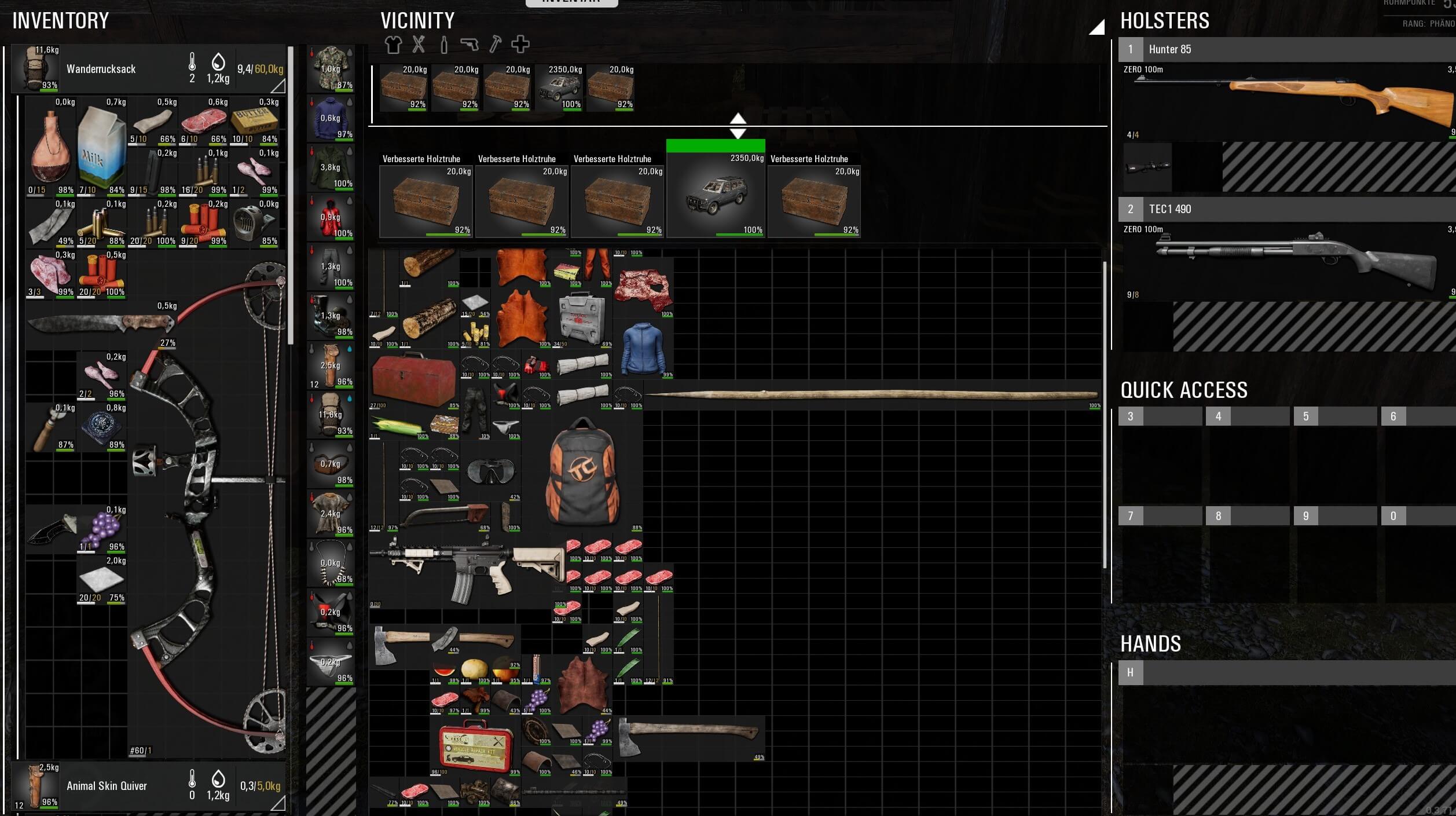Click the red raincoat equipment slot
1456x816 pixels.
[x=331, y=218]
